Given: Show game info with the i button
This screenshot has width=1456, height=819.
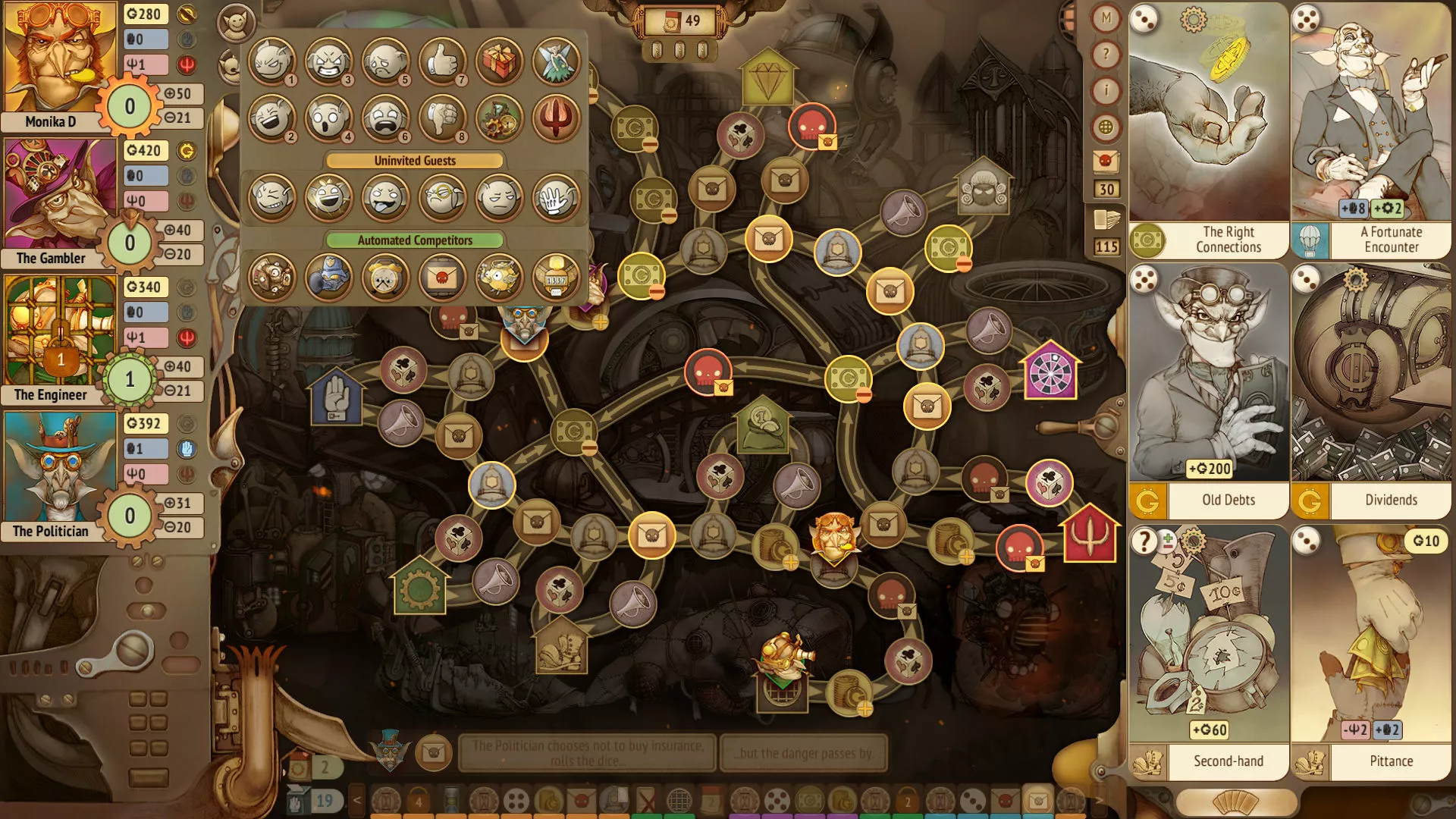Looking at the screenshot, I should coord(1106,91).
